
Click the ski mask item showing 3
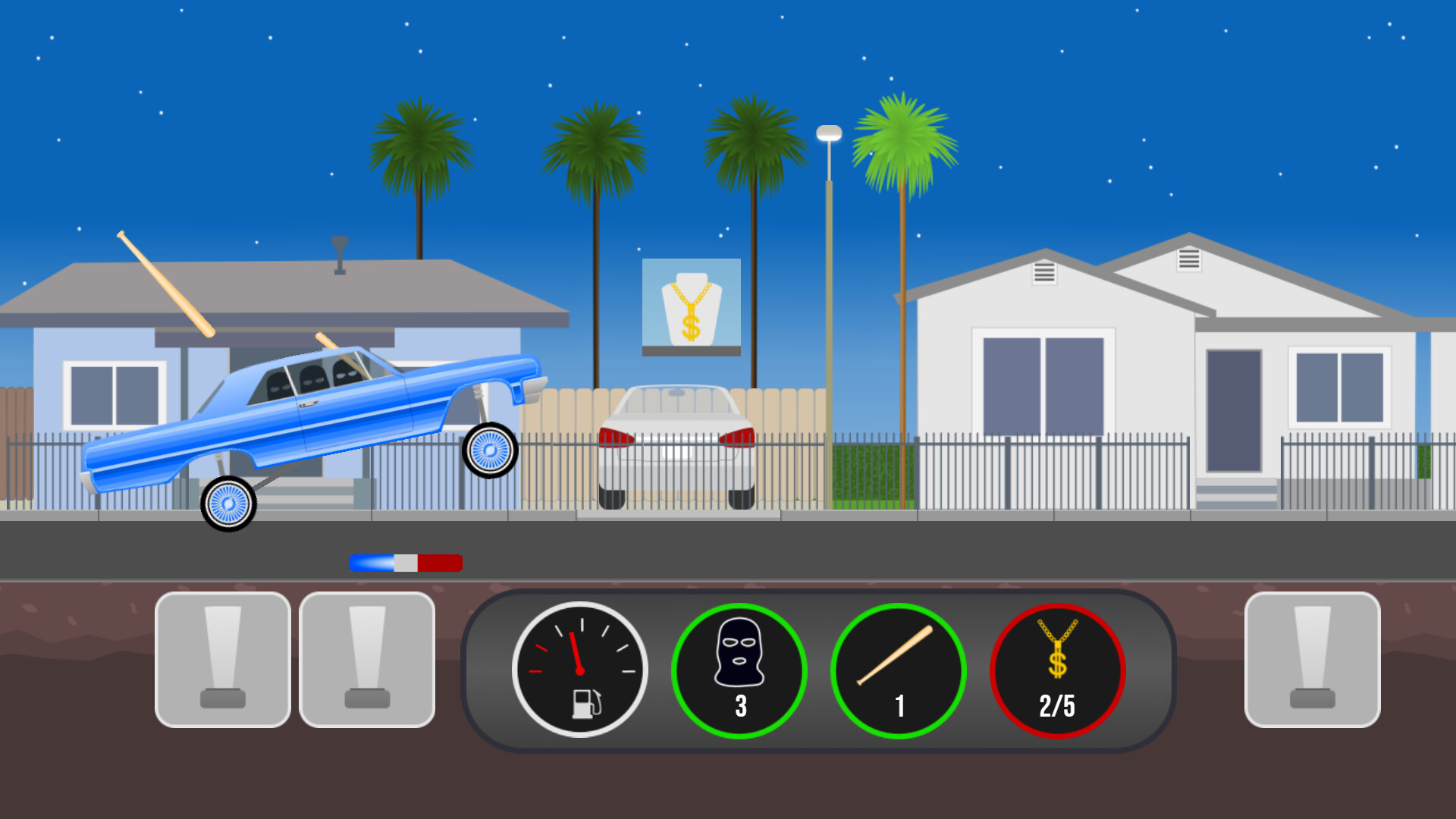pyautogui.click(x=739, y=664)
